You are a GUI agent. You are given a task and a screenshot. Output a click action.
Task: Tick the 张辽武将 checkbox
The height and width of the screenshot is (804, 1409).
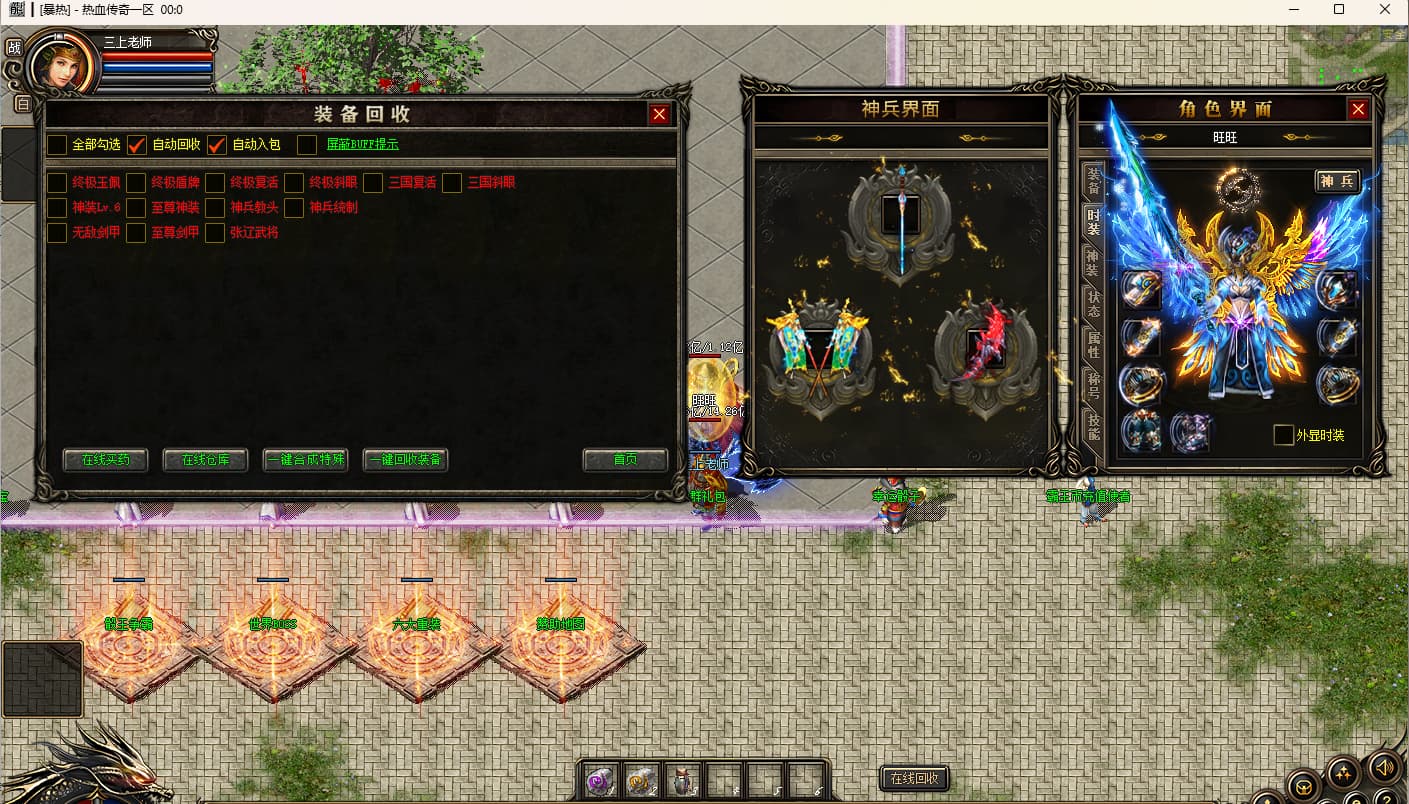tap(215, 233)
